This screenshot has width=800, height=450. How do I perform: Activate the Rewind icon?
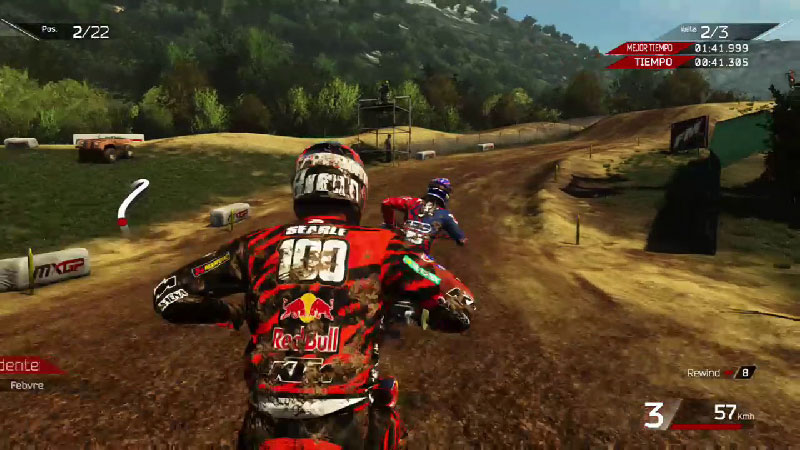(729, 373)
